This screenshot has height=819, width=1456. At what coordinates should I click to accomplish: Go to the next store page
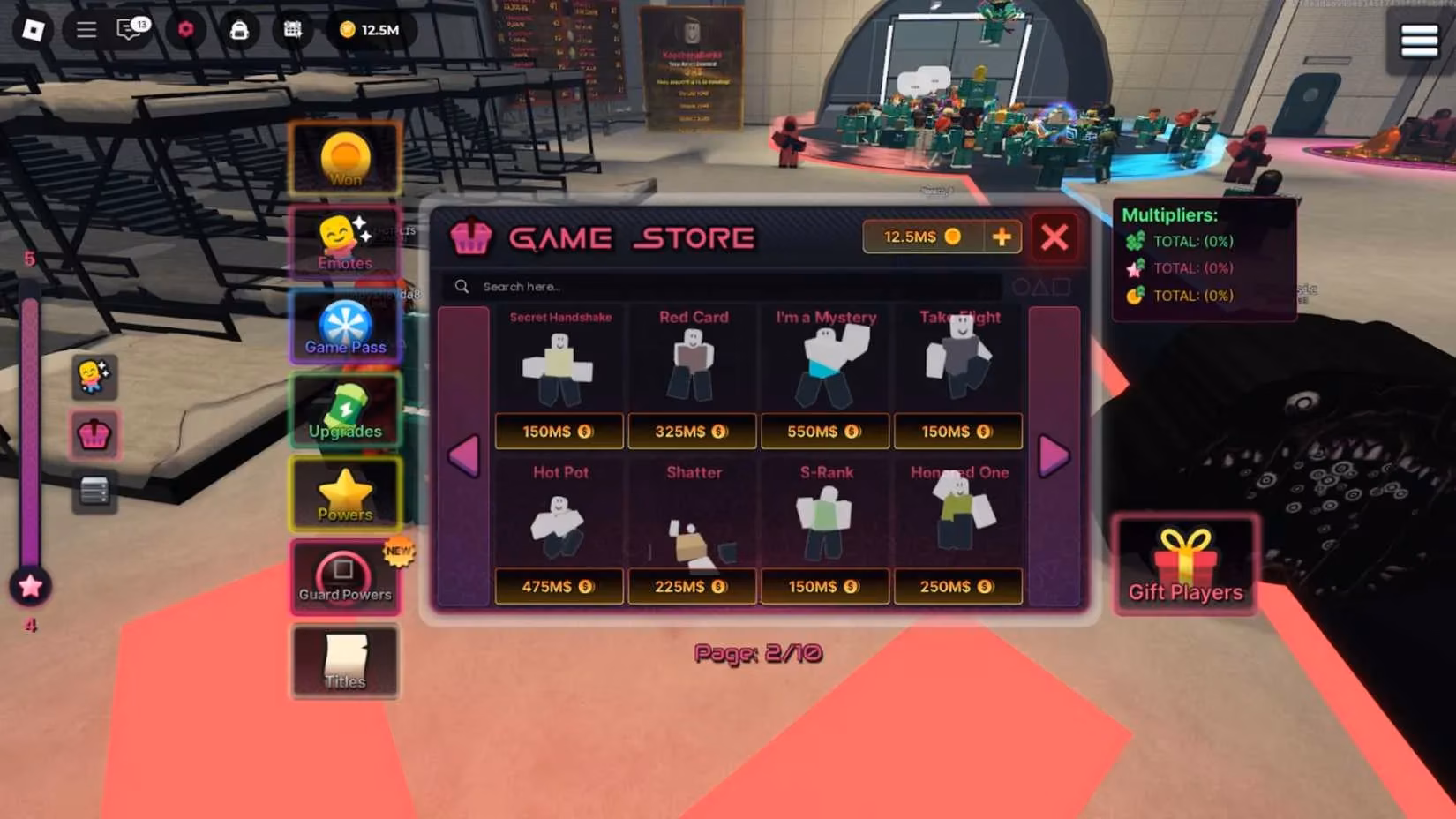point(1053,457)
